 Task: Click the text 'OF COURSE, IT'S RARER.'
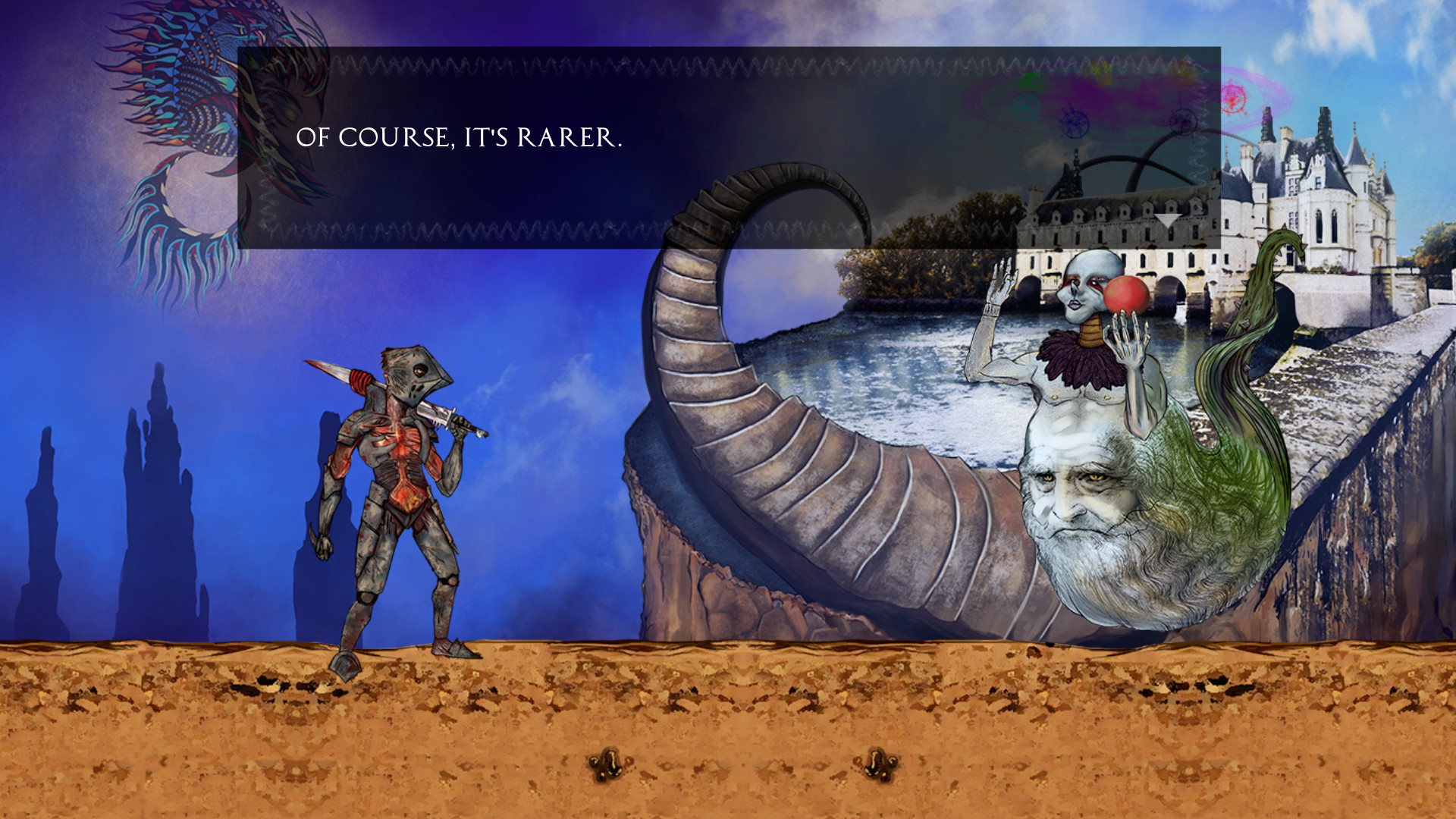coord(458,137)
